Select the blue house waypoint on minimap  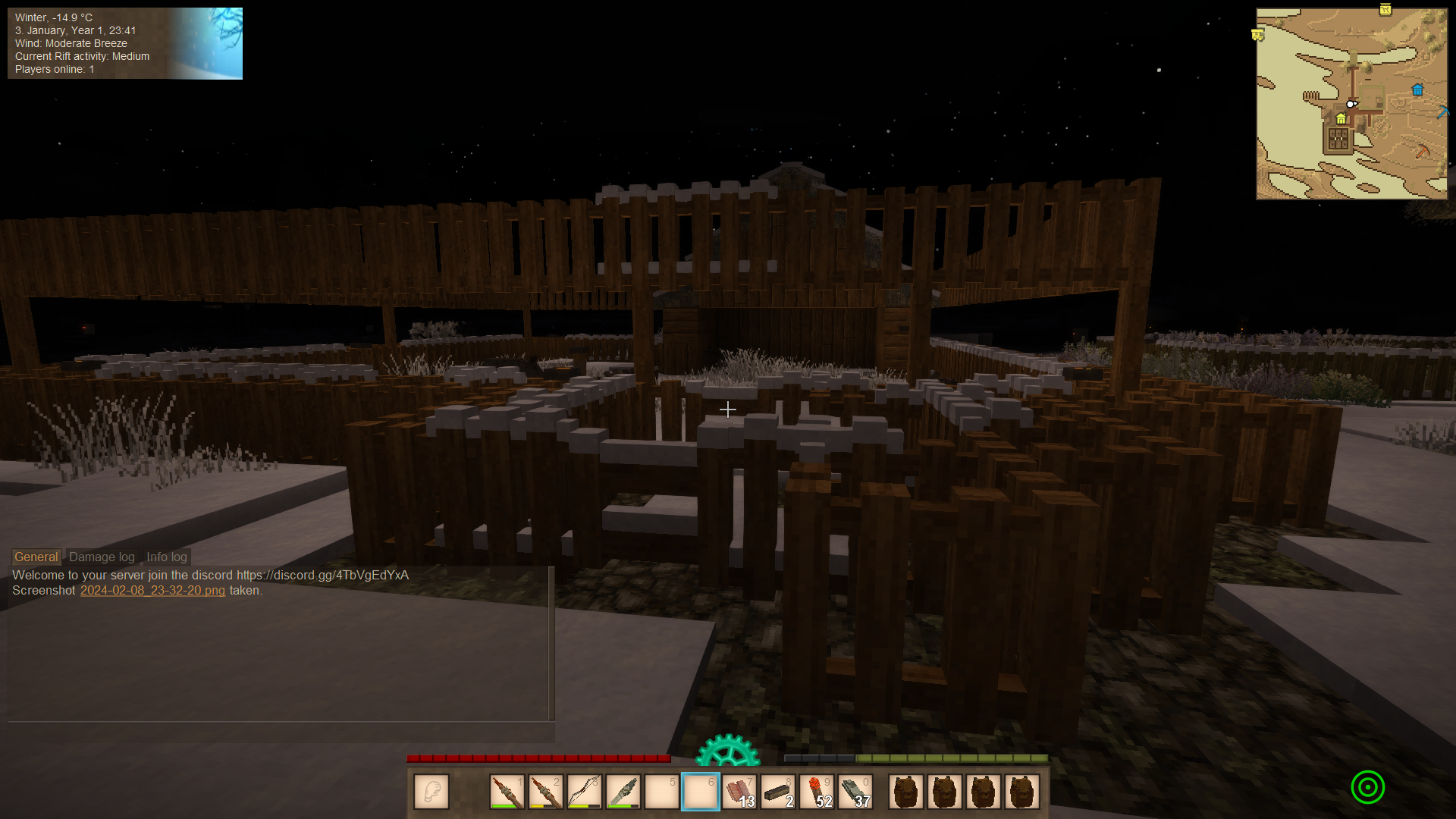tap(1417, 90)
